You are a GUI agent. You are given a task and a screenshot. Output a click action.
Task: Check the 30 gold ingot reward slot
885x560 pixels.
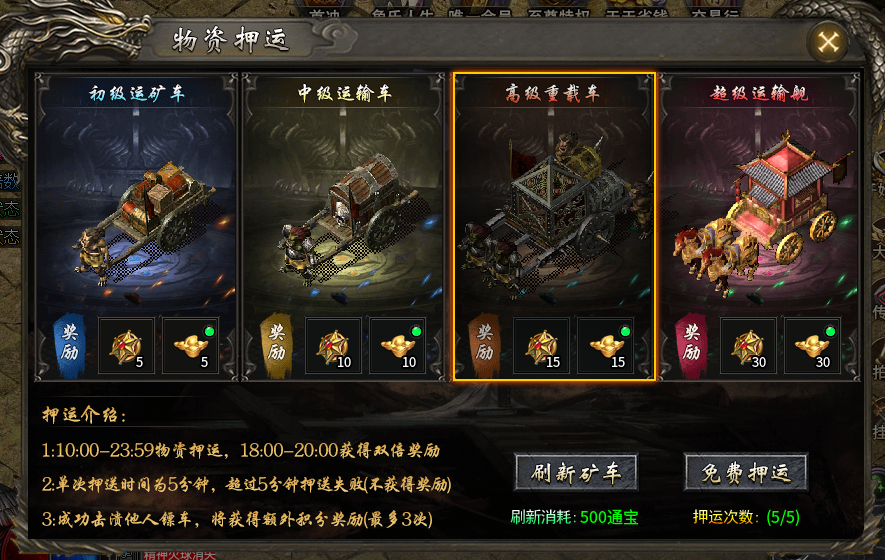(x=812, y=345)
